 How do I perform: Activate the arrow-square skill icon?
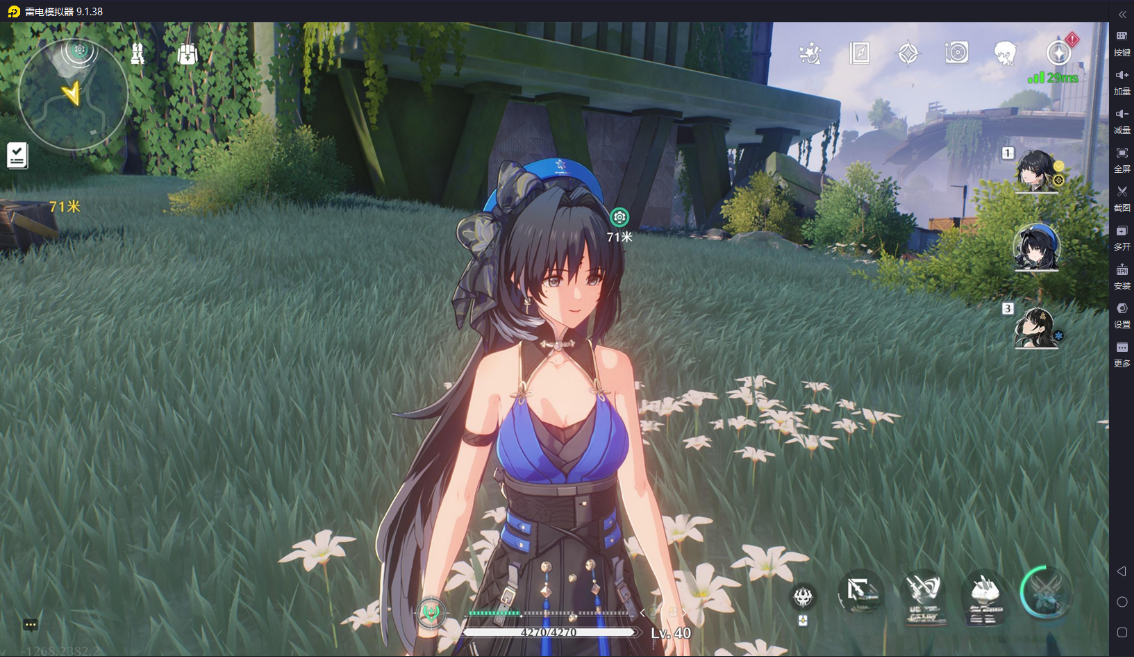click(860, 592)
